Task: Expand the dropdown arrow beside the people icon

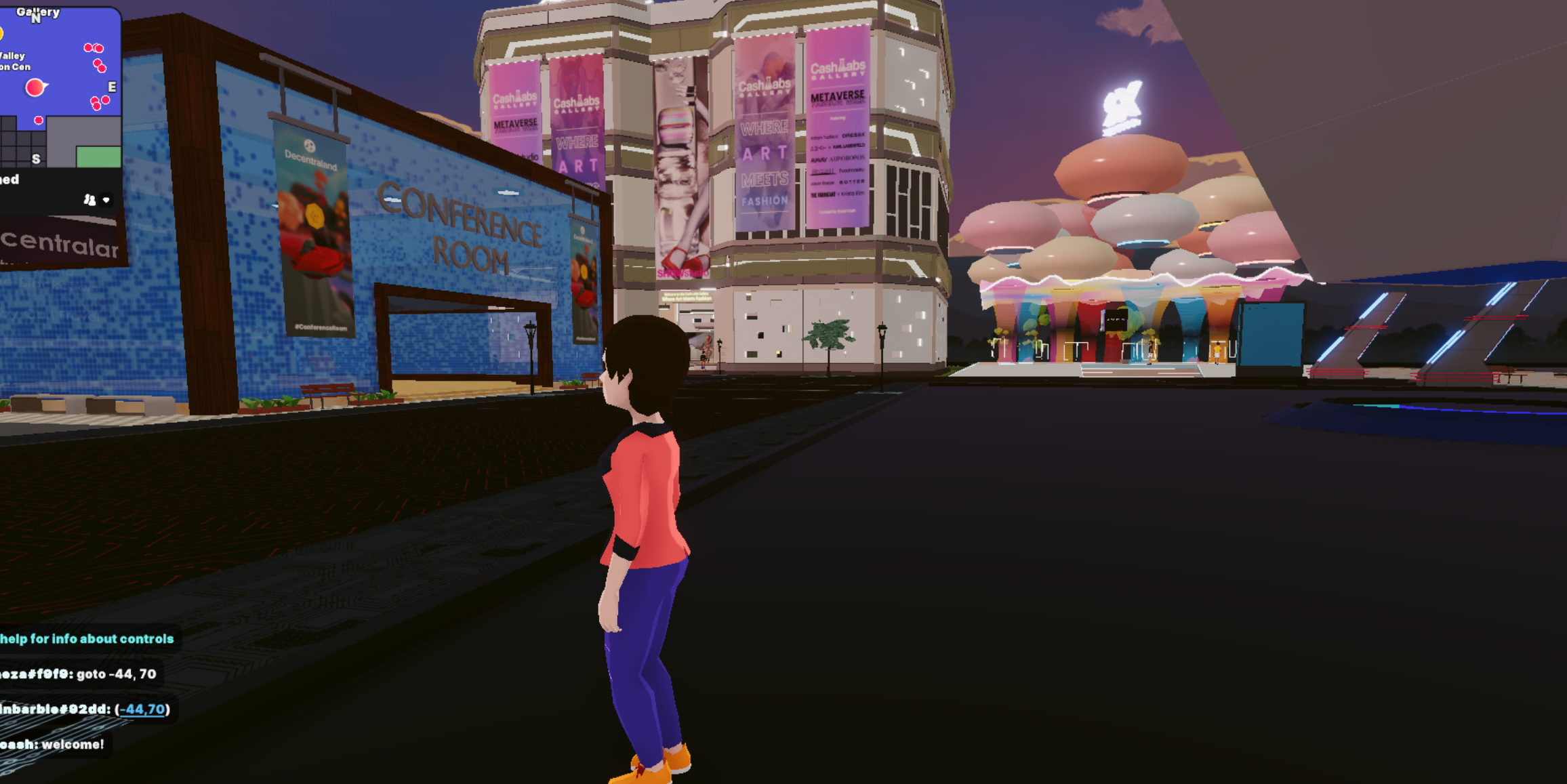Action: (x=106, y=200)
